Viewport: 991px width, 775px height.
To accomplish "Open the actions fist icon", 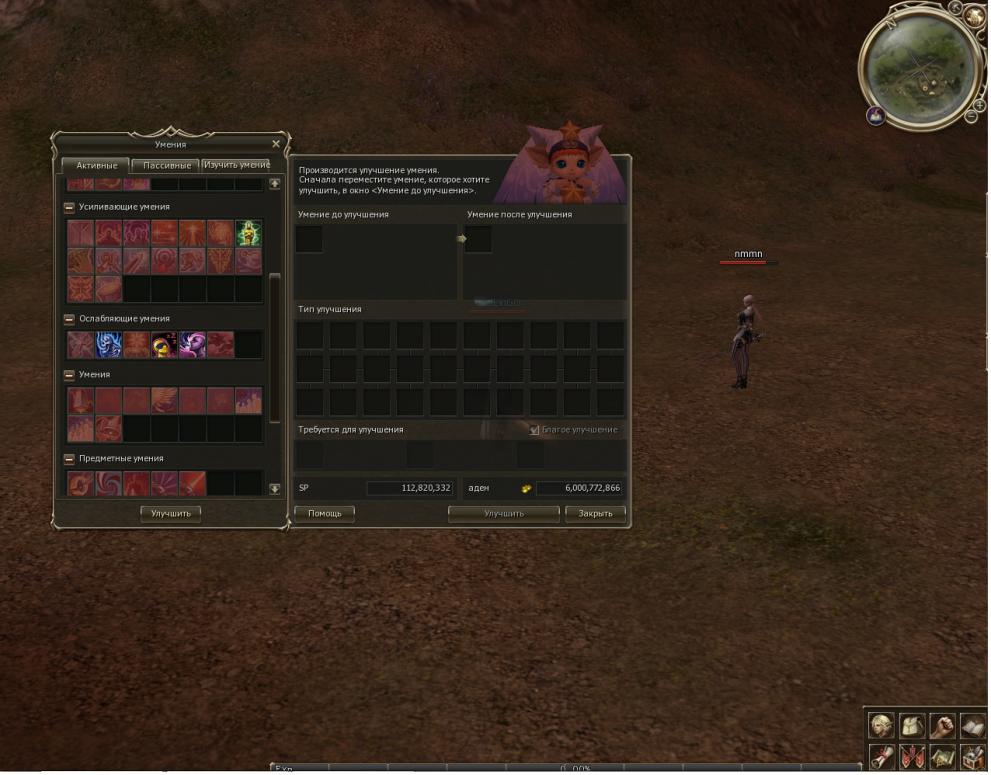I will (942, 725).
